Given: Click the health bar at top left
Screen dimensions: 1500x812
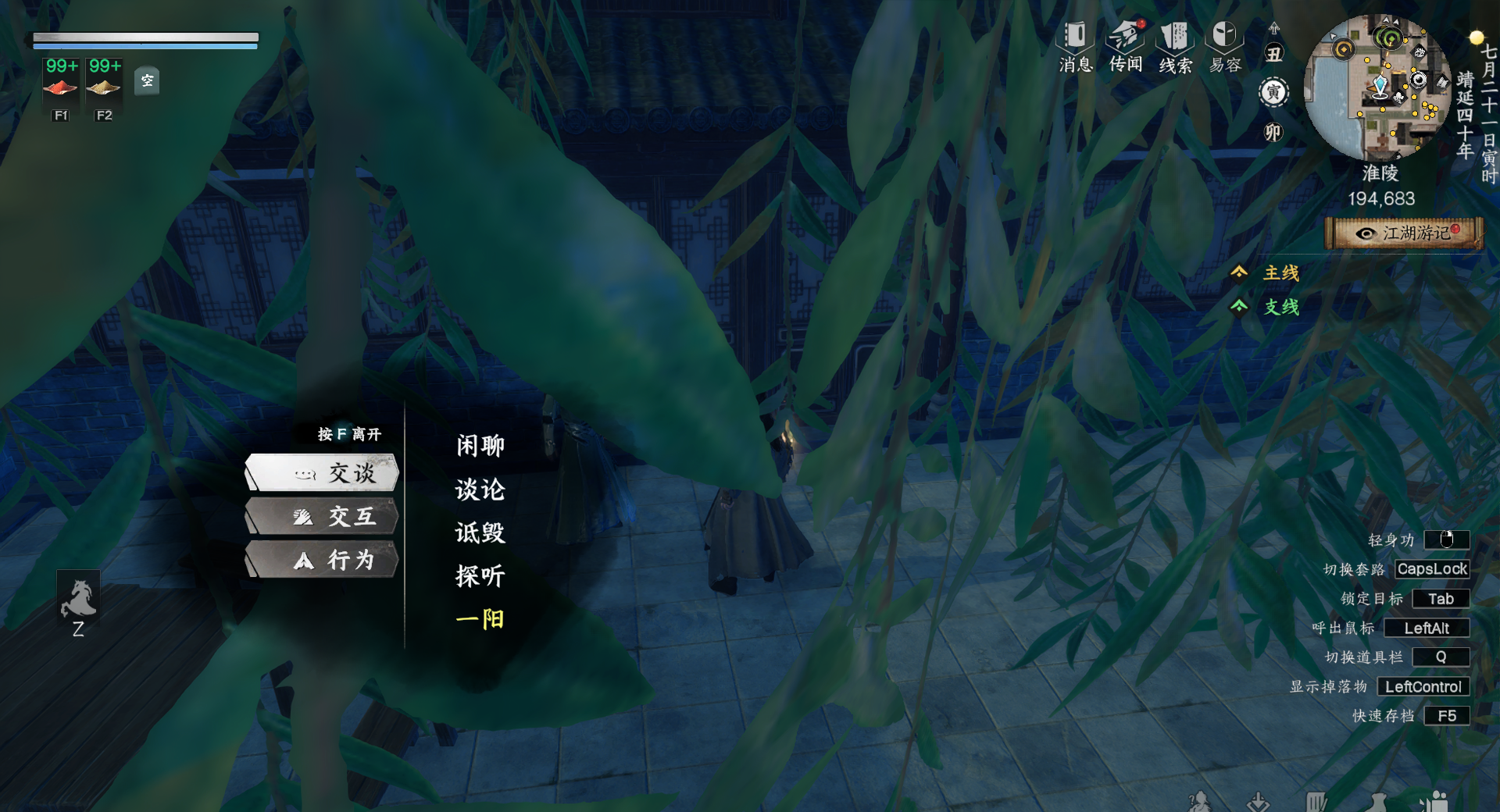Looking at the screenshot, I should [x=145, y=38].
